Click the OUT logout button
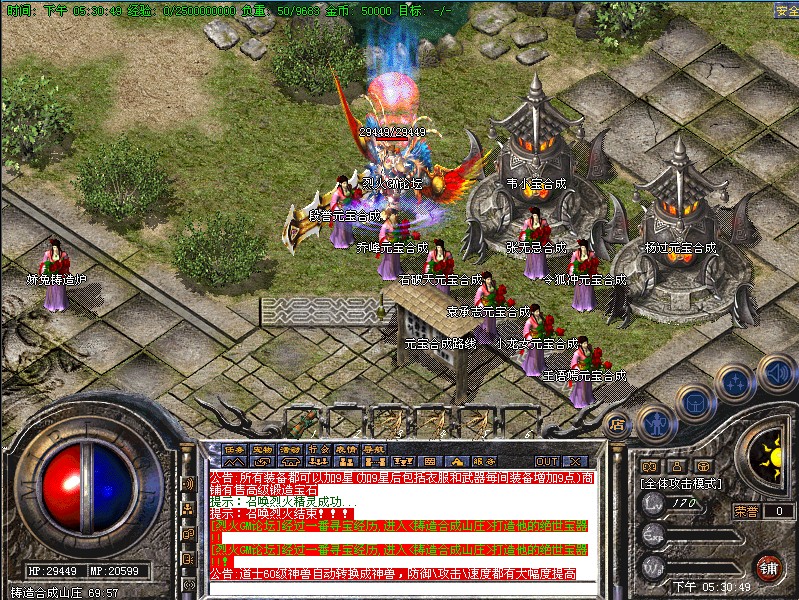This screenshot has width=799, height=600. point(546,461)
